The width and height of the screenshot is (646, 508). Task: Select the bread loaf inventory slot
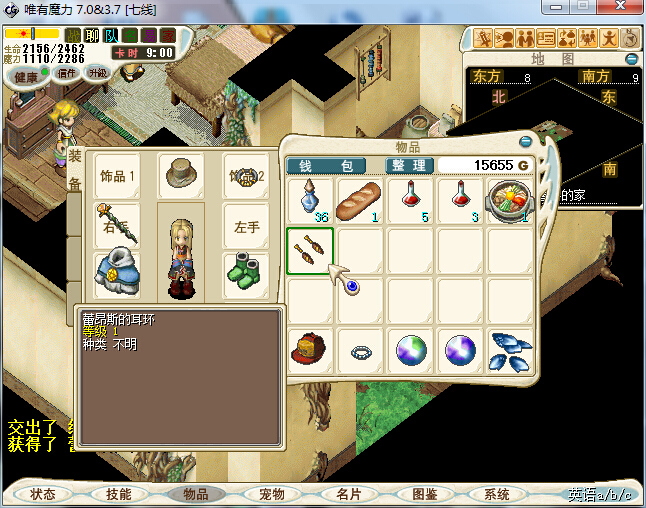pos(361,201)
